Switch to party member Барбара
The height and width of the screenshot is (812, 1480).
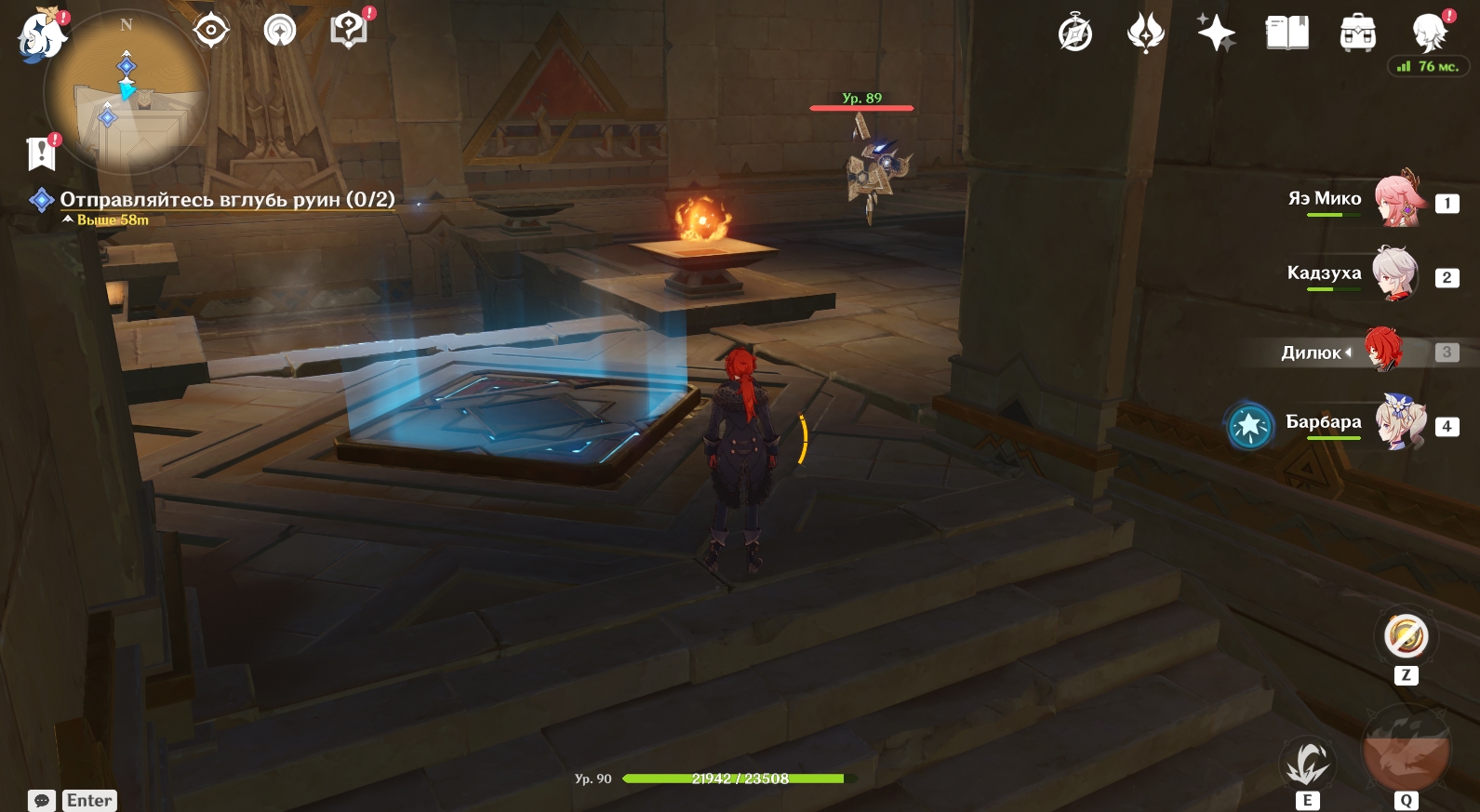tap(1400, 422)
